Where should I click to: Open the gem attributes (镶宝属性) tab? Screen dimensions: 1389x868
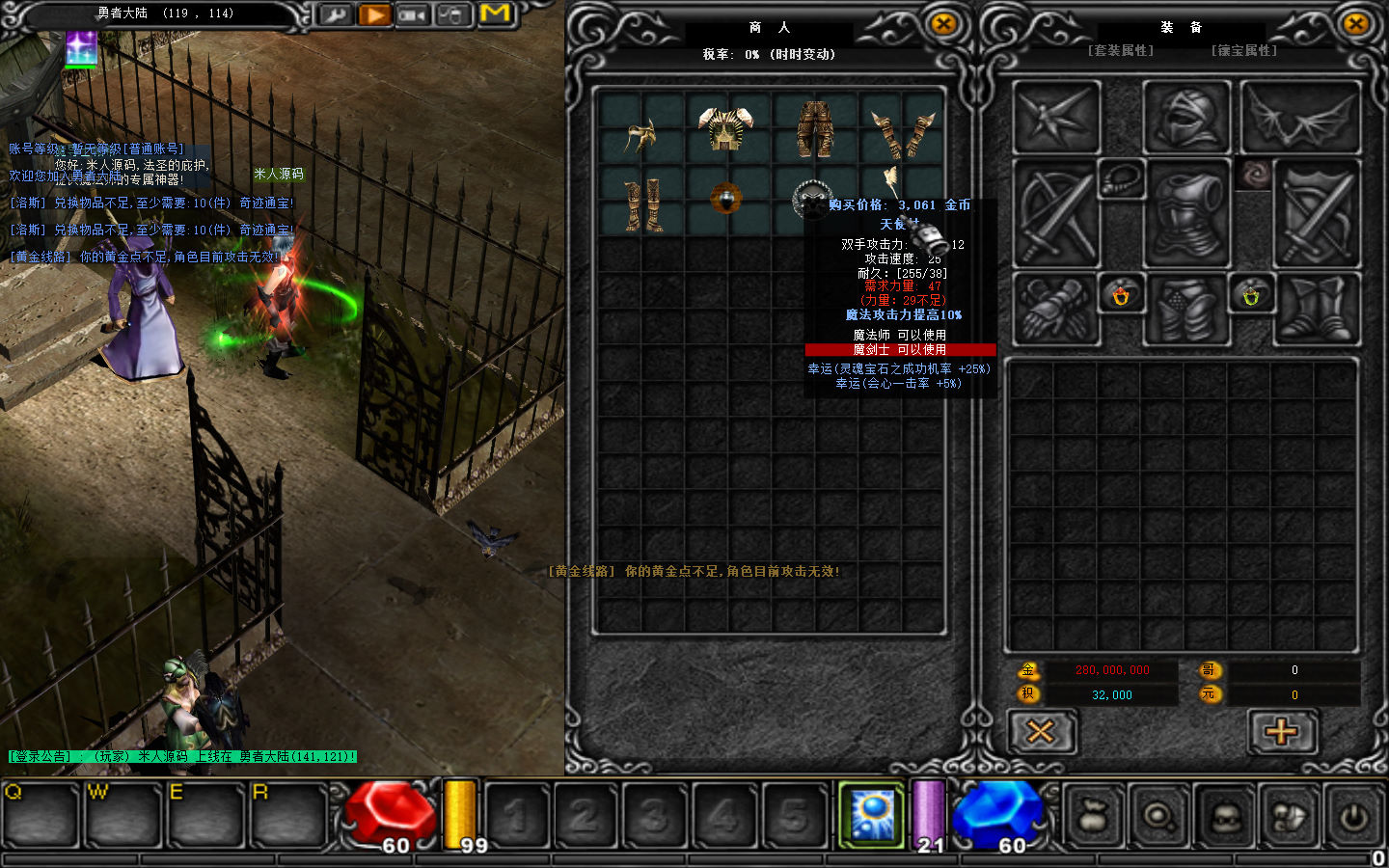click(x=1243, y=50)
